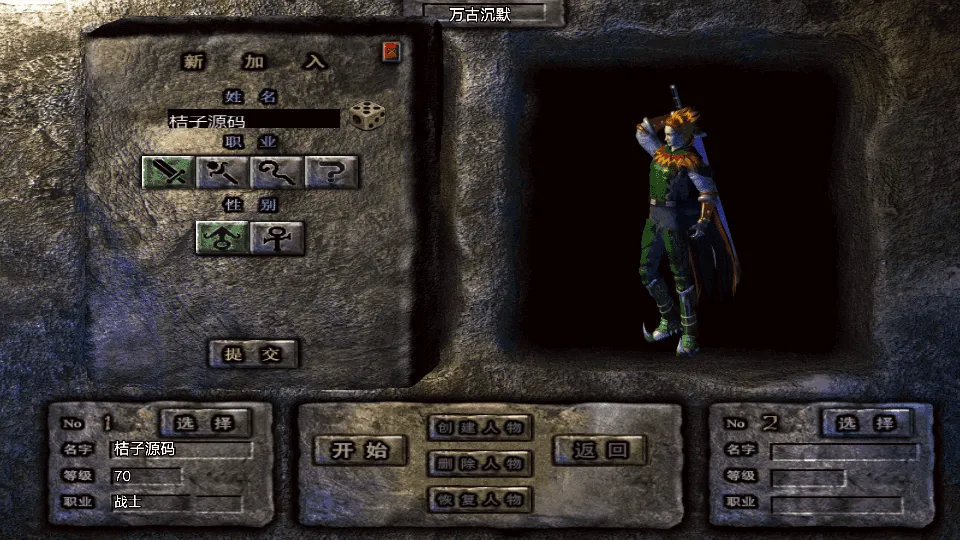Pick the third class icon (serpent shape)

click(277, 173)
